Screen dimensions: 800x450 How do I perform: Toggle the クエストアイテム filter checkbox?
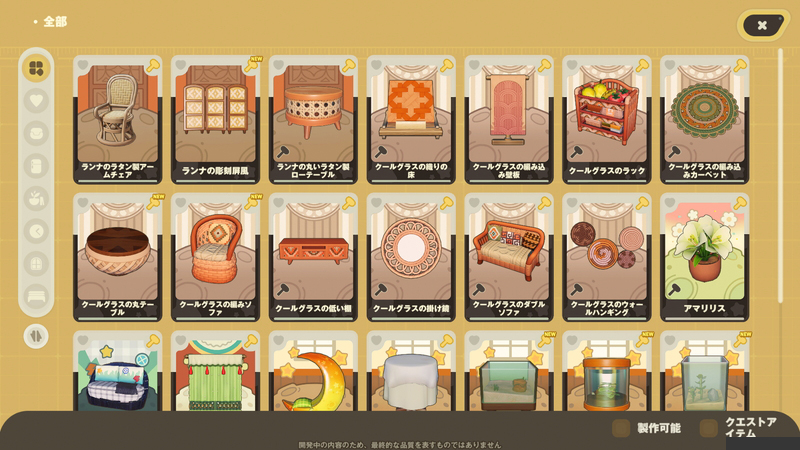(709, 428)
